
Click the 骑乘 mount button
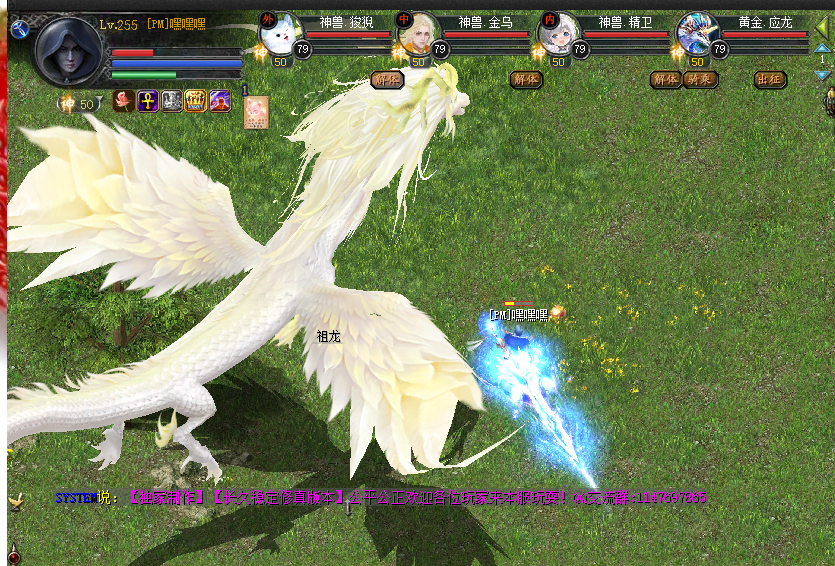(x=701, y=79)
